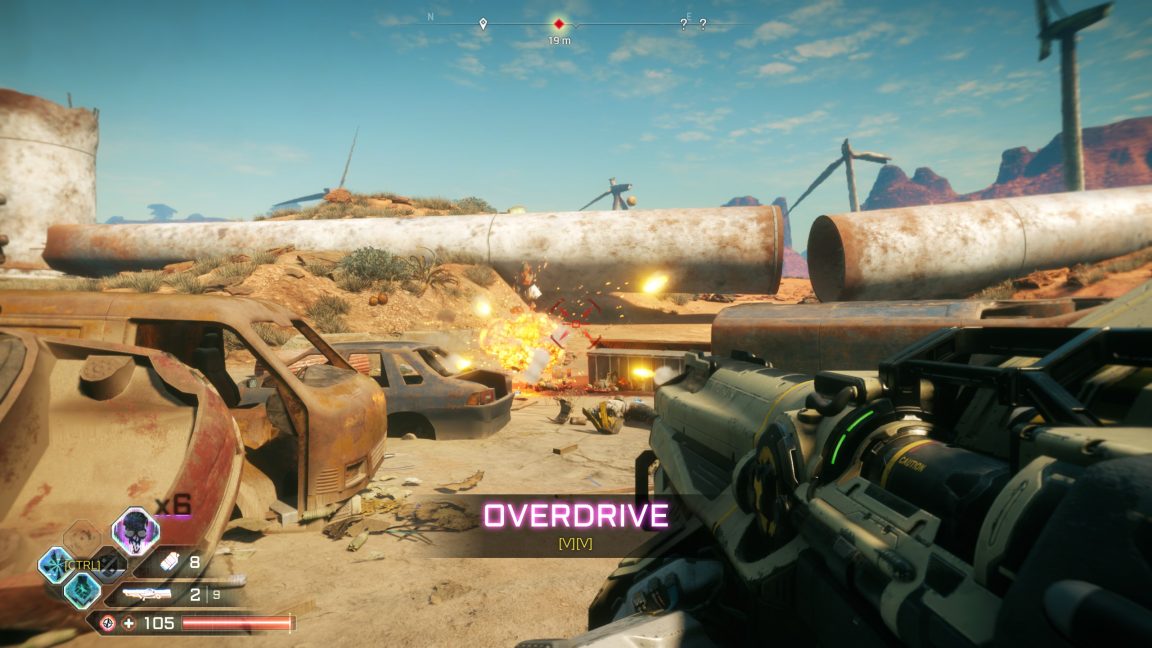Trigger the teal fist ability icon
The height and width of the screenshot is (648, 1152).
[82, 590]
